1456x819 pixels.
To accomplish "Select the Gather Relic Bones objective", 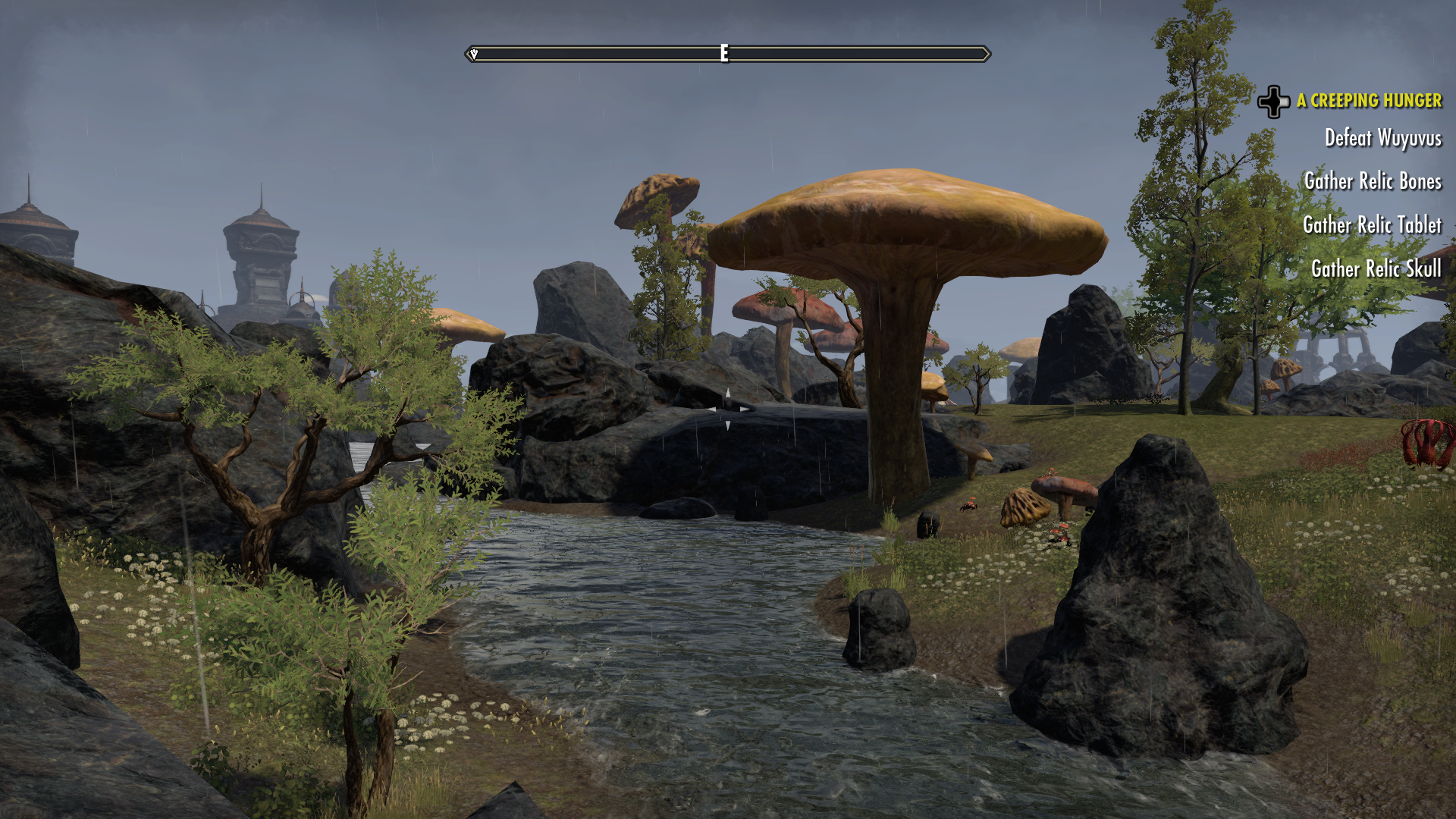I will 1373,181.
